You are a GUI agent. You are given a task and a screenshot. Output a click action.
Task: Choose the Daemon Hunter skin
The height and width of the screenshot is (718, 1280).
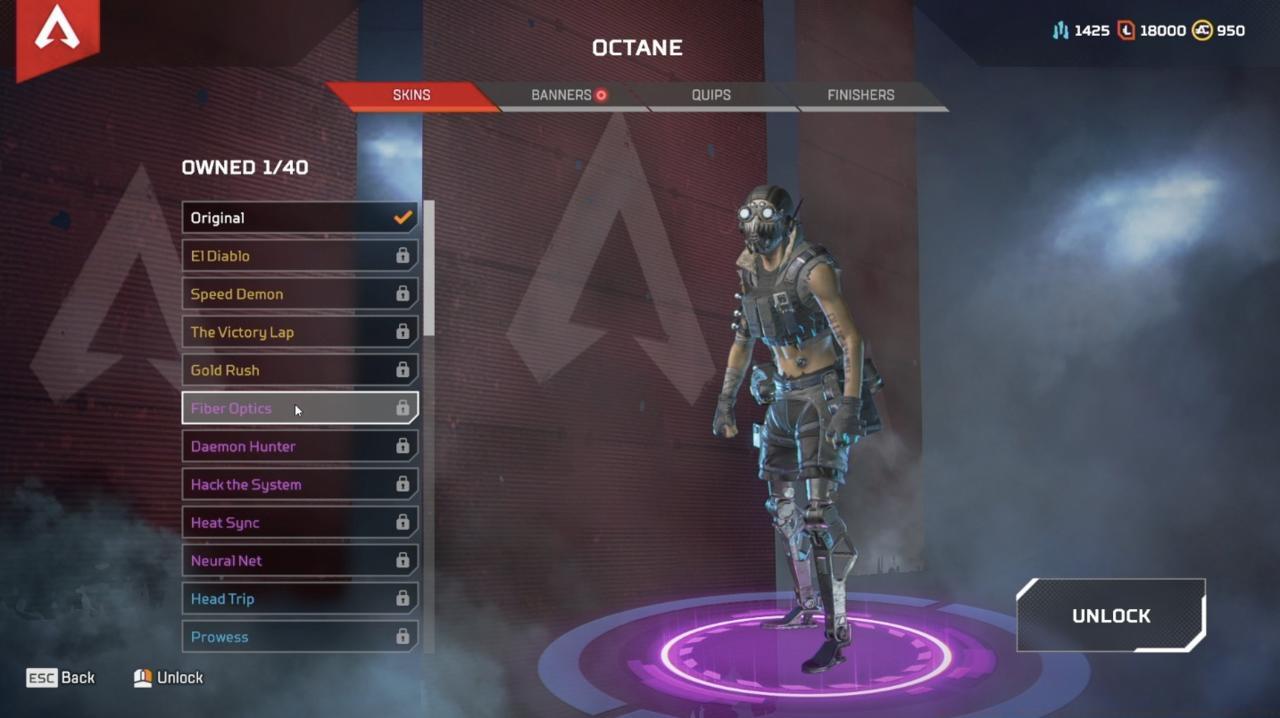(x=299, y=446)
